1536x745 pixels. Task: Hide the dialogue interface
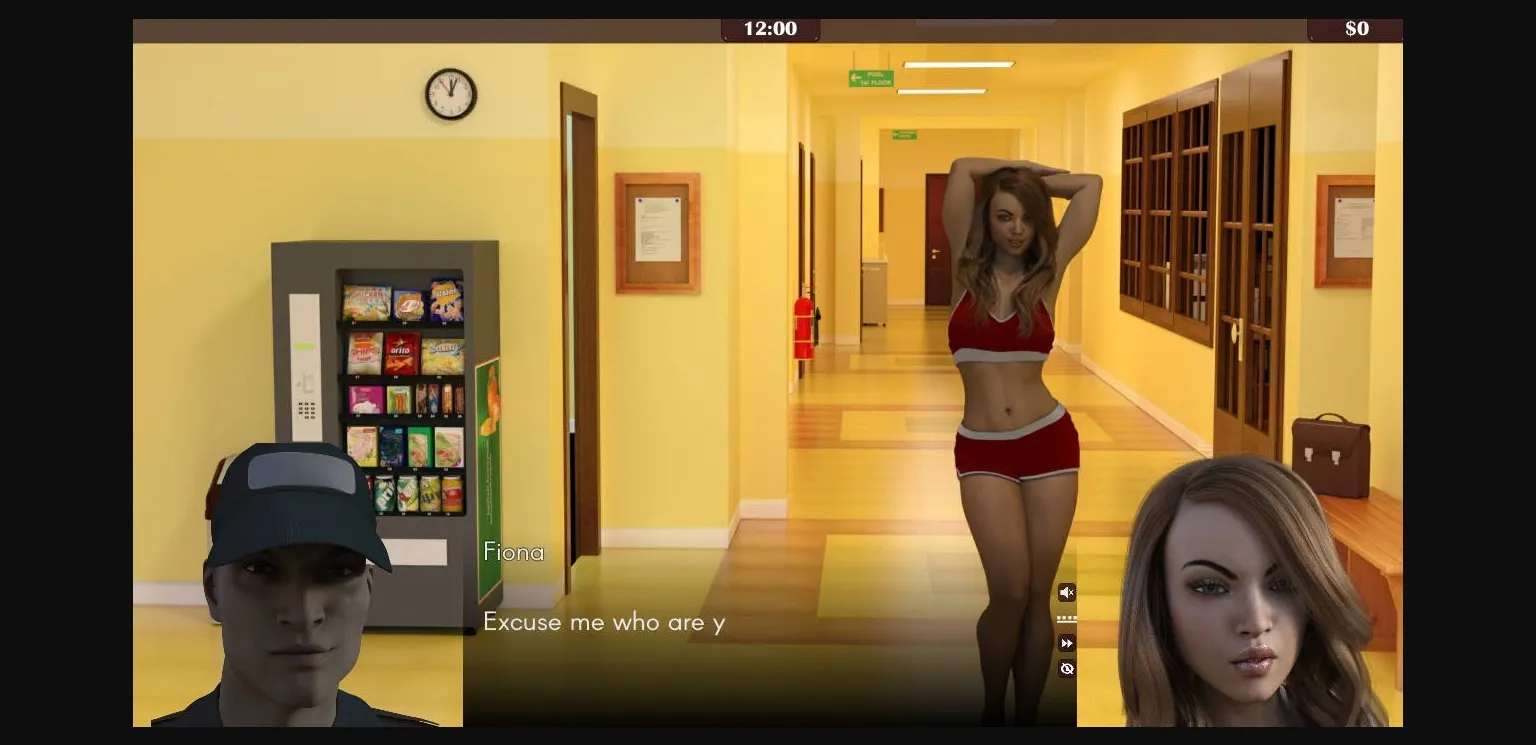click(1067, 668)
